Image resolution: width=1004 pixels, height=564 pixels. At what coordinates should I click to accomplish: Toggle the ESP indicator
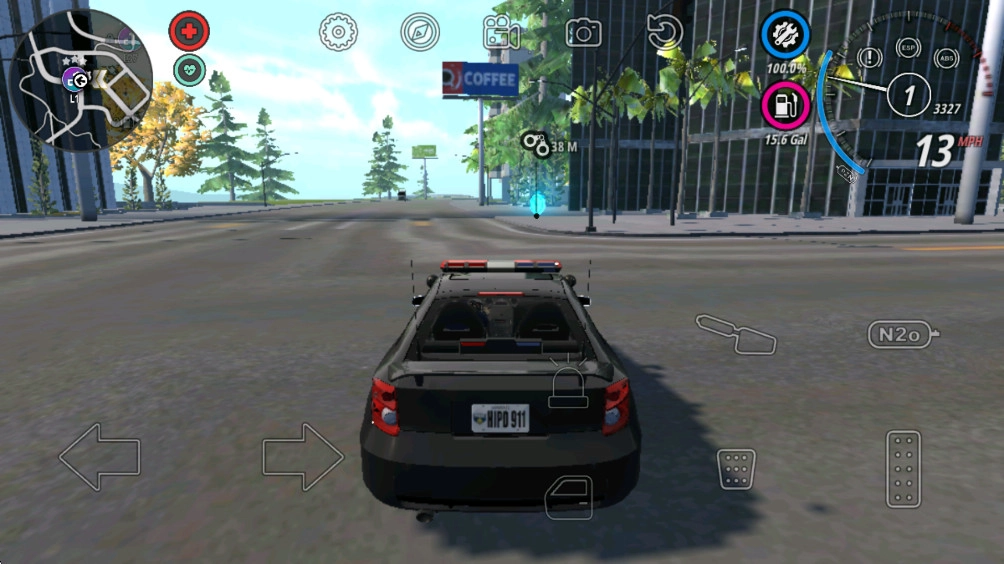(x=908, y=48)
